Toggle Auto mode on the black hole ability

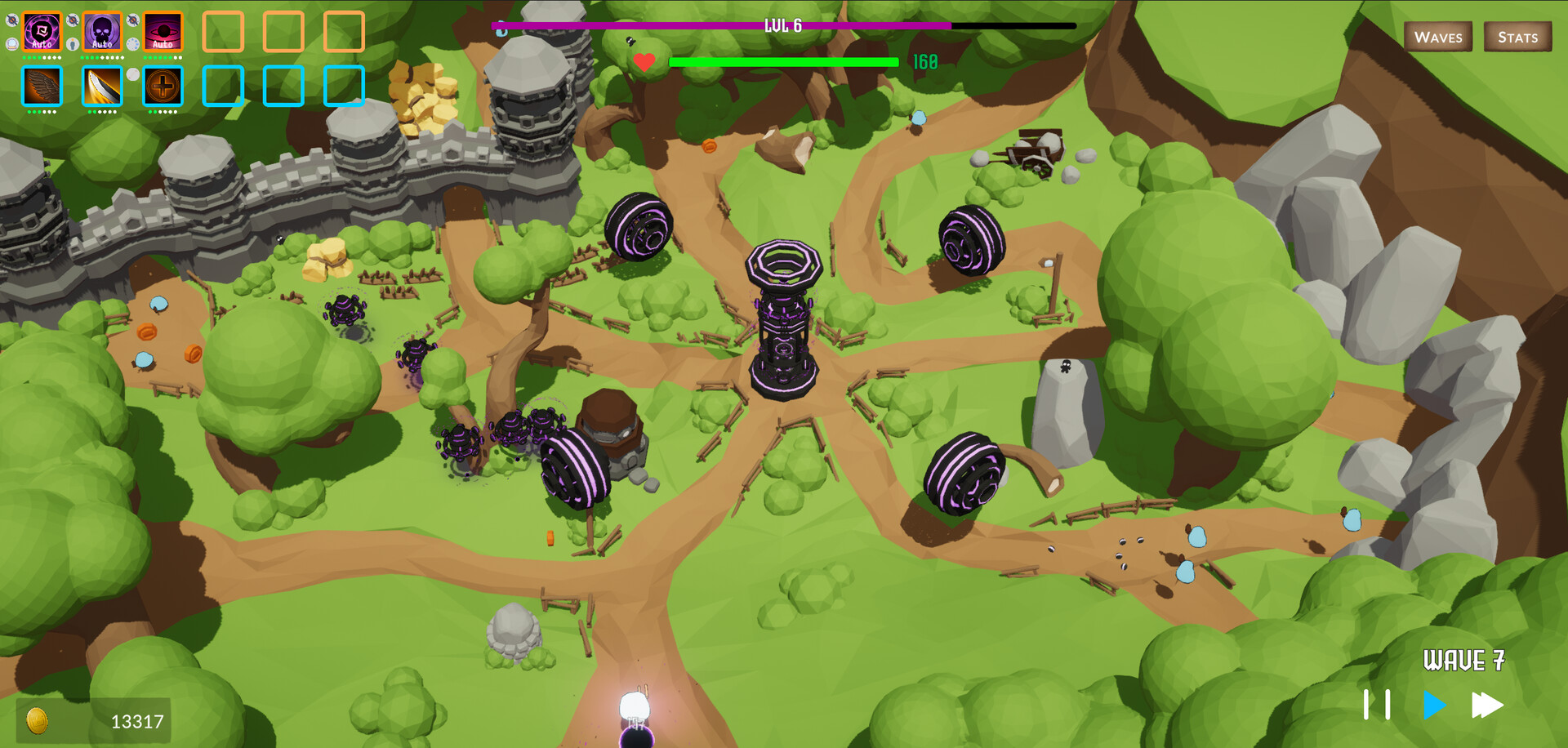163,44
